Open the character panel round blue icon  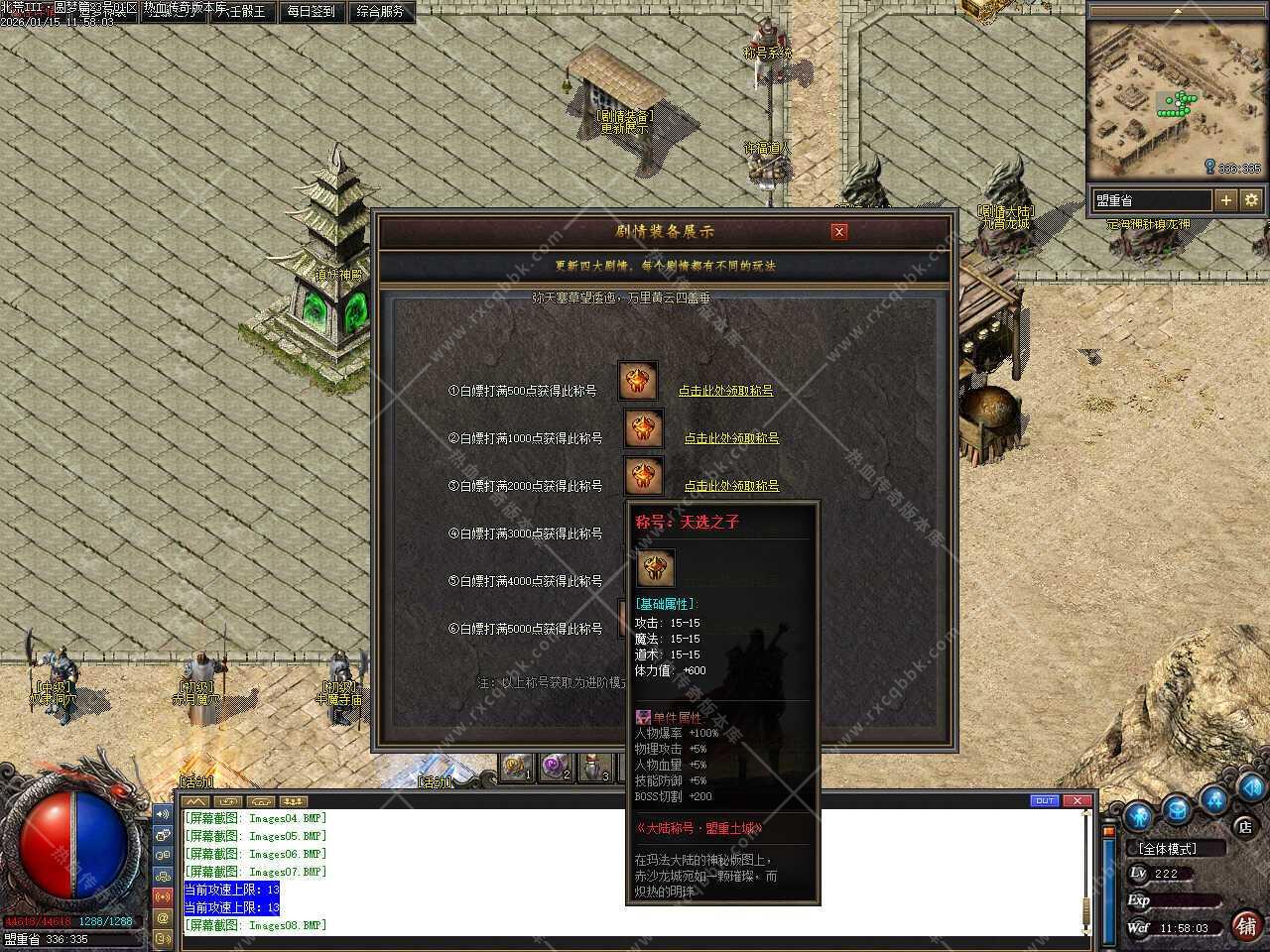pos(1139,815)
